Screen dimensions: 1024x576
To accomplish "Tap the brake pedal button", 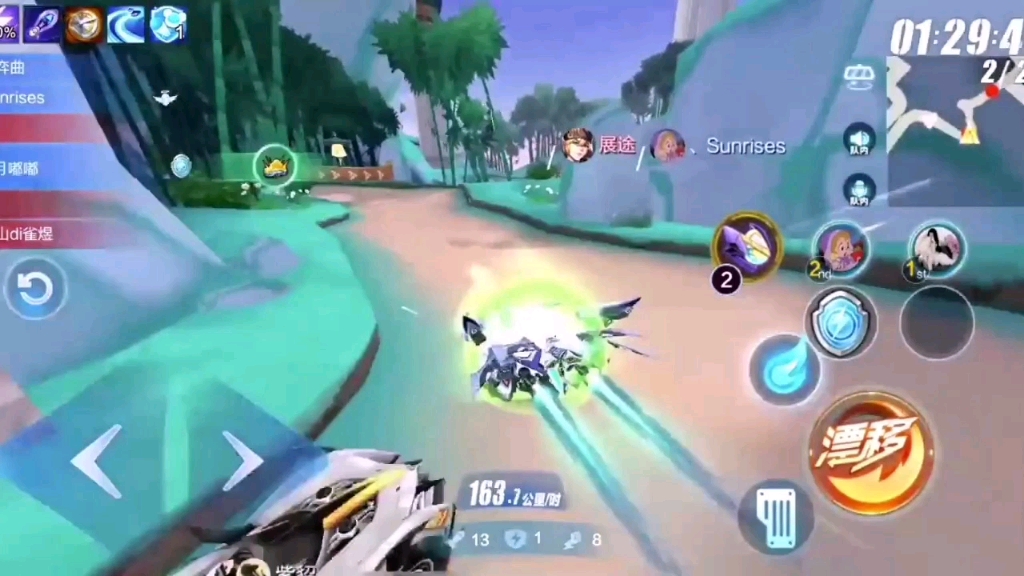I will coord(775,516).
